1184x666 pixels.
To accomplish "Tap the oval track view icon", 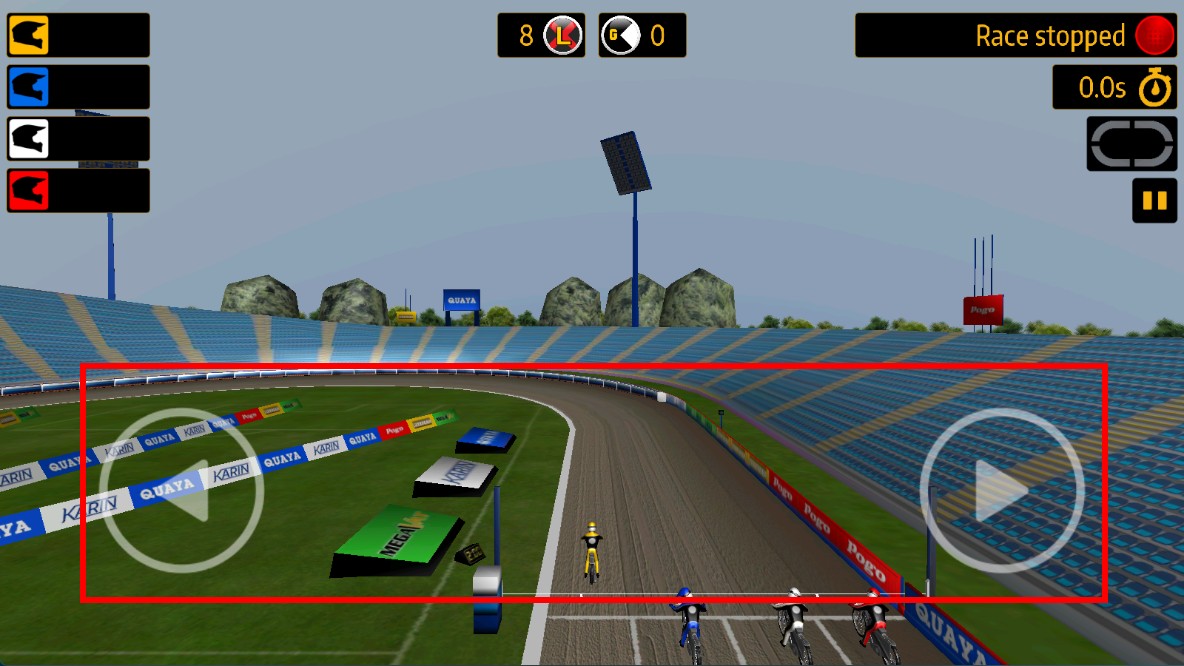I will click(1132, 144).
